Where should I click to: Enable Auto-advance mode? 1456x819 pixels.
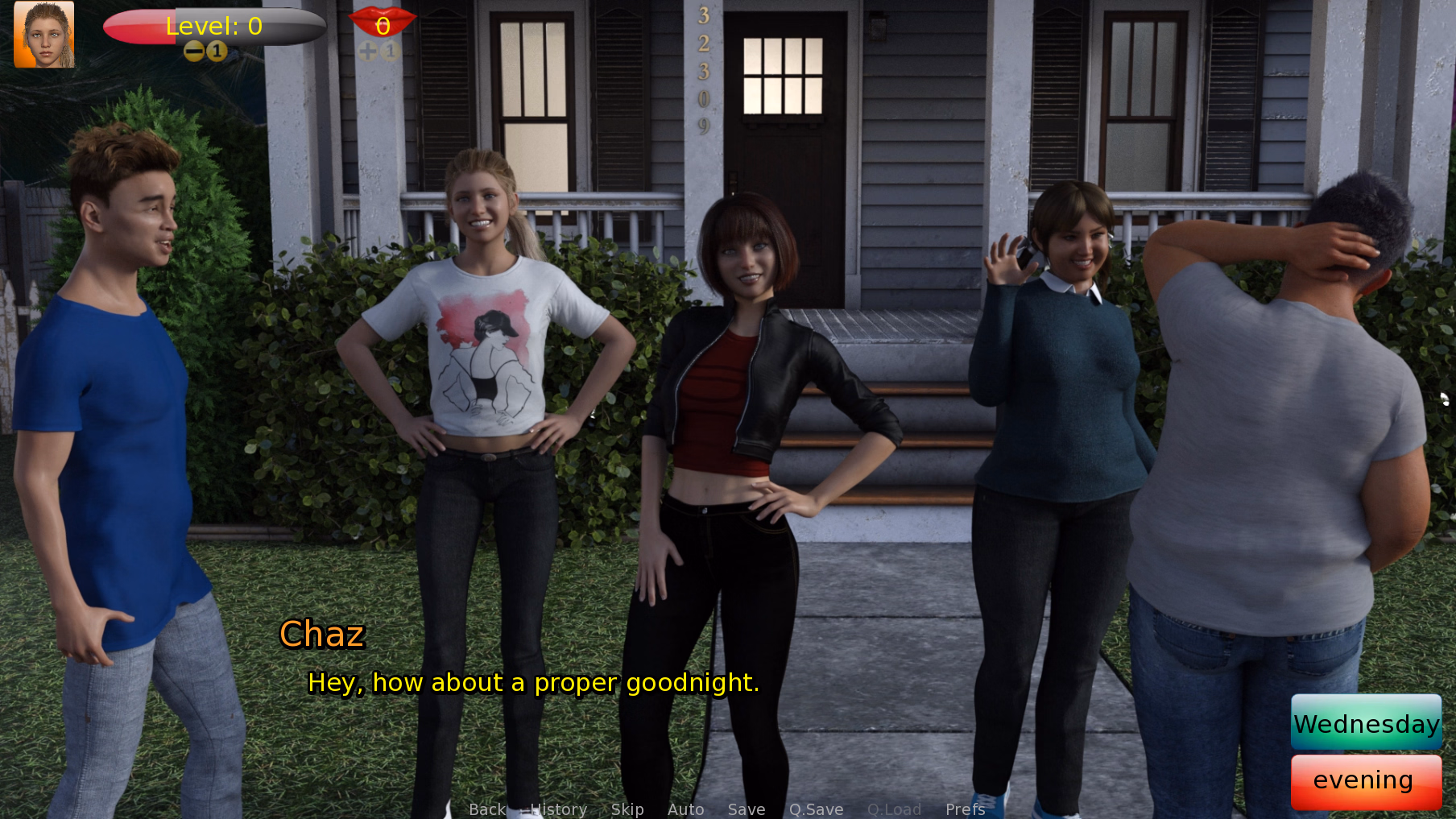[x=685, y=809]
